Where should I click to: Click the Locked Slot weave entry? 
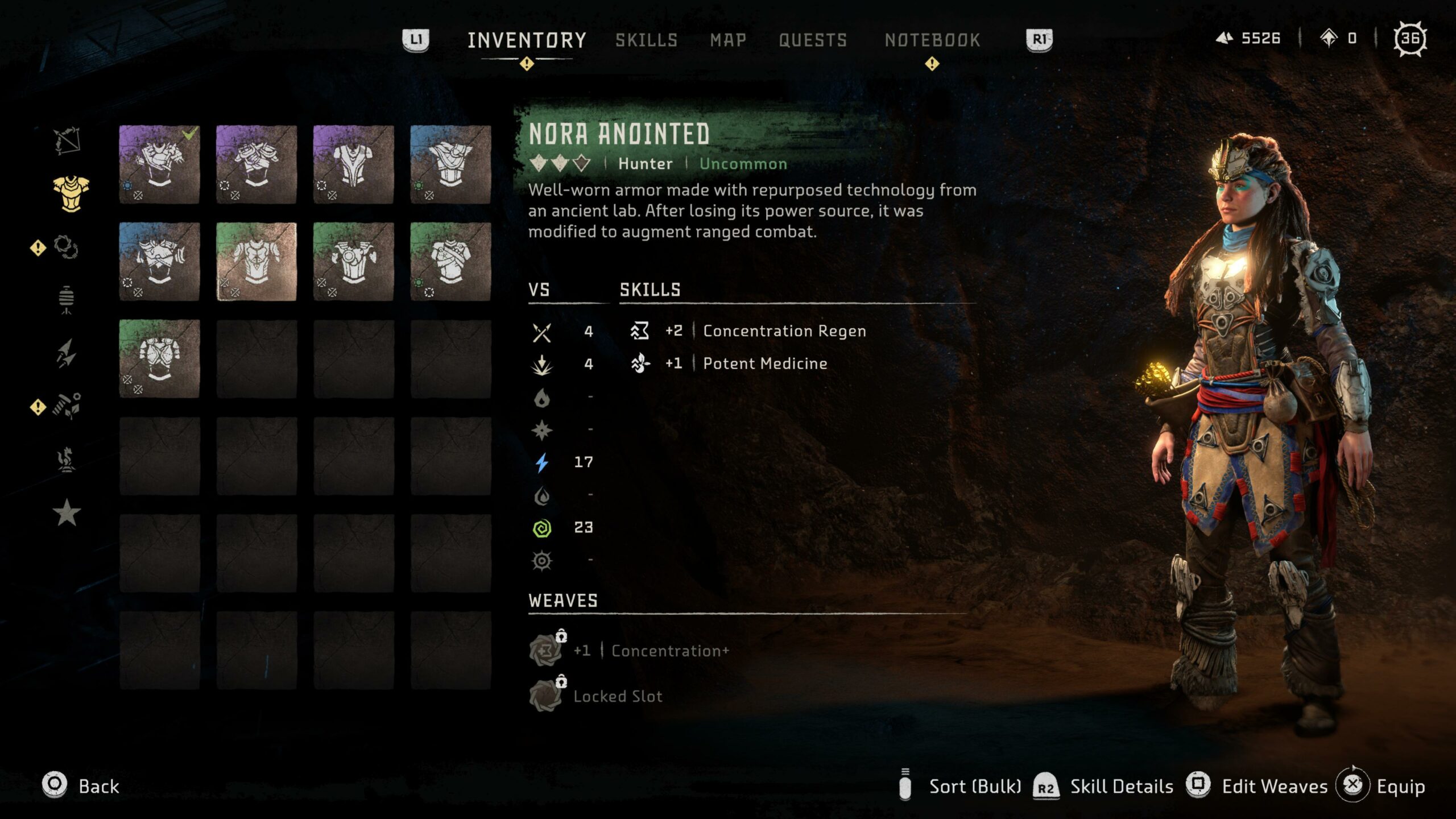pyautogui.click(x=617, y=696)
